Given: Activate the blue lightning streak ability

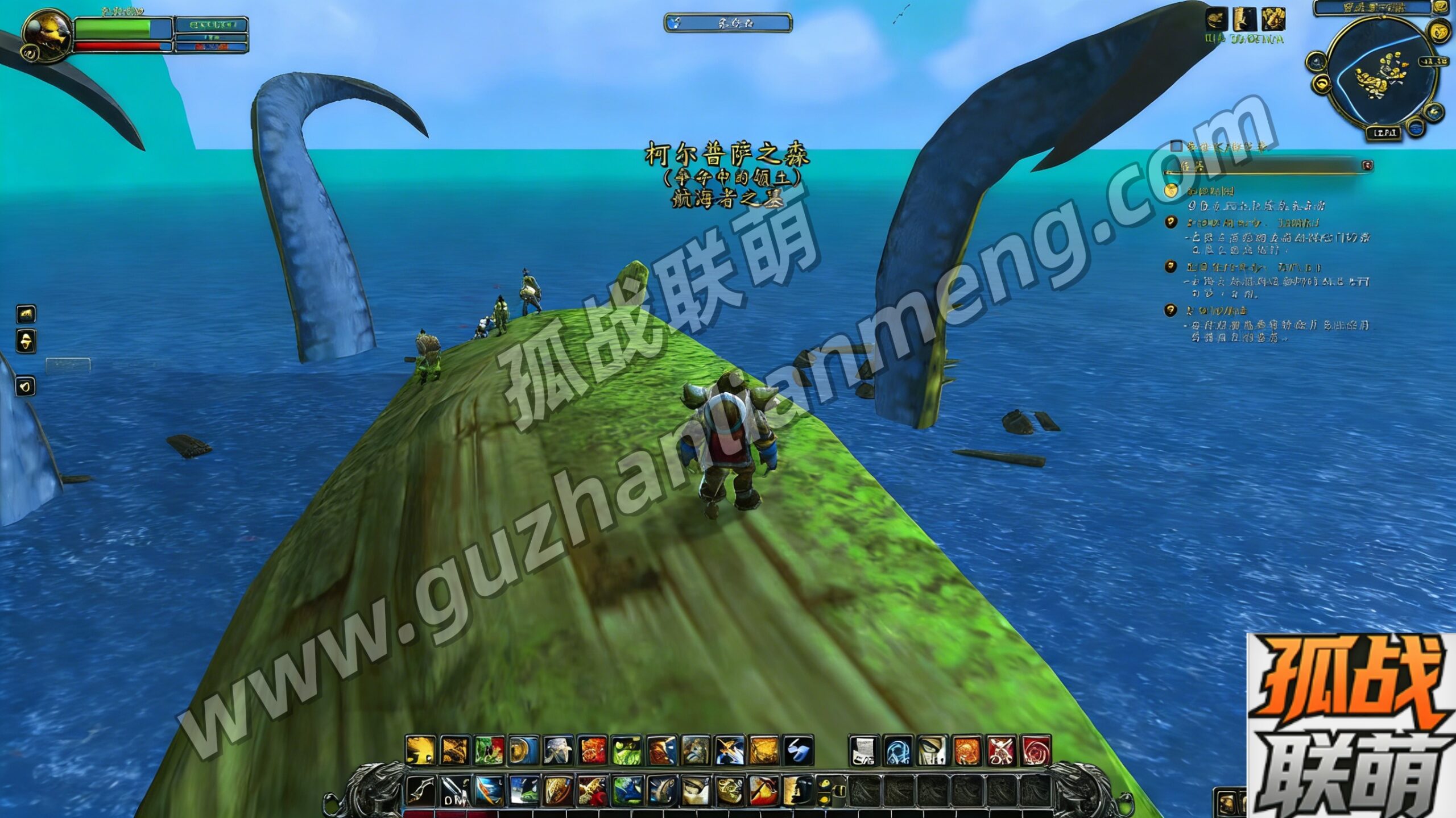Looking at the screenshot, I should pyautogui.click(x=797, y=751).
